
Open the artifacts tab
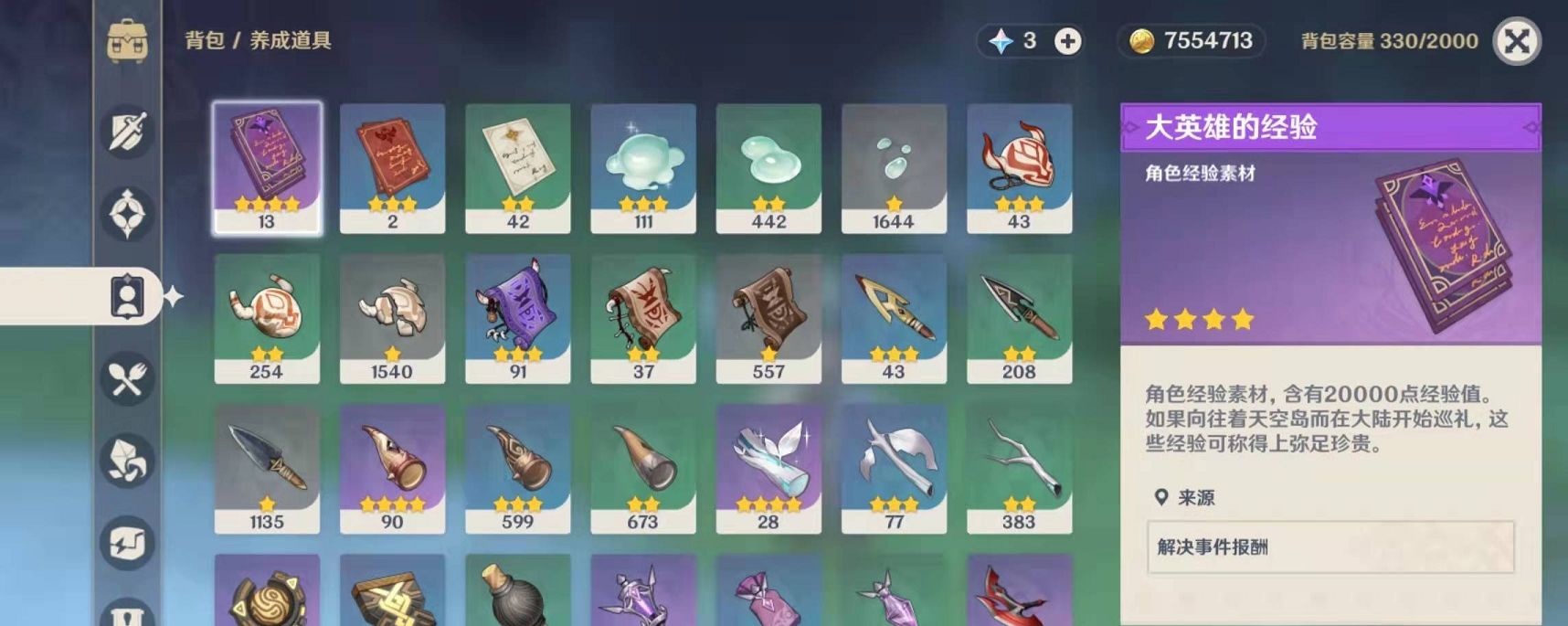pyautogui.click(x=127, y=214)
